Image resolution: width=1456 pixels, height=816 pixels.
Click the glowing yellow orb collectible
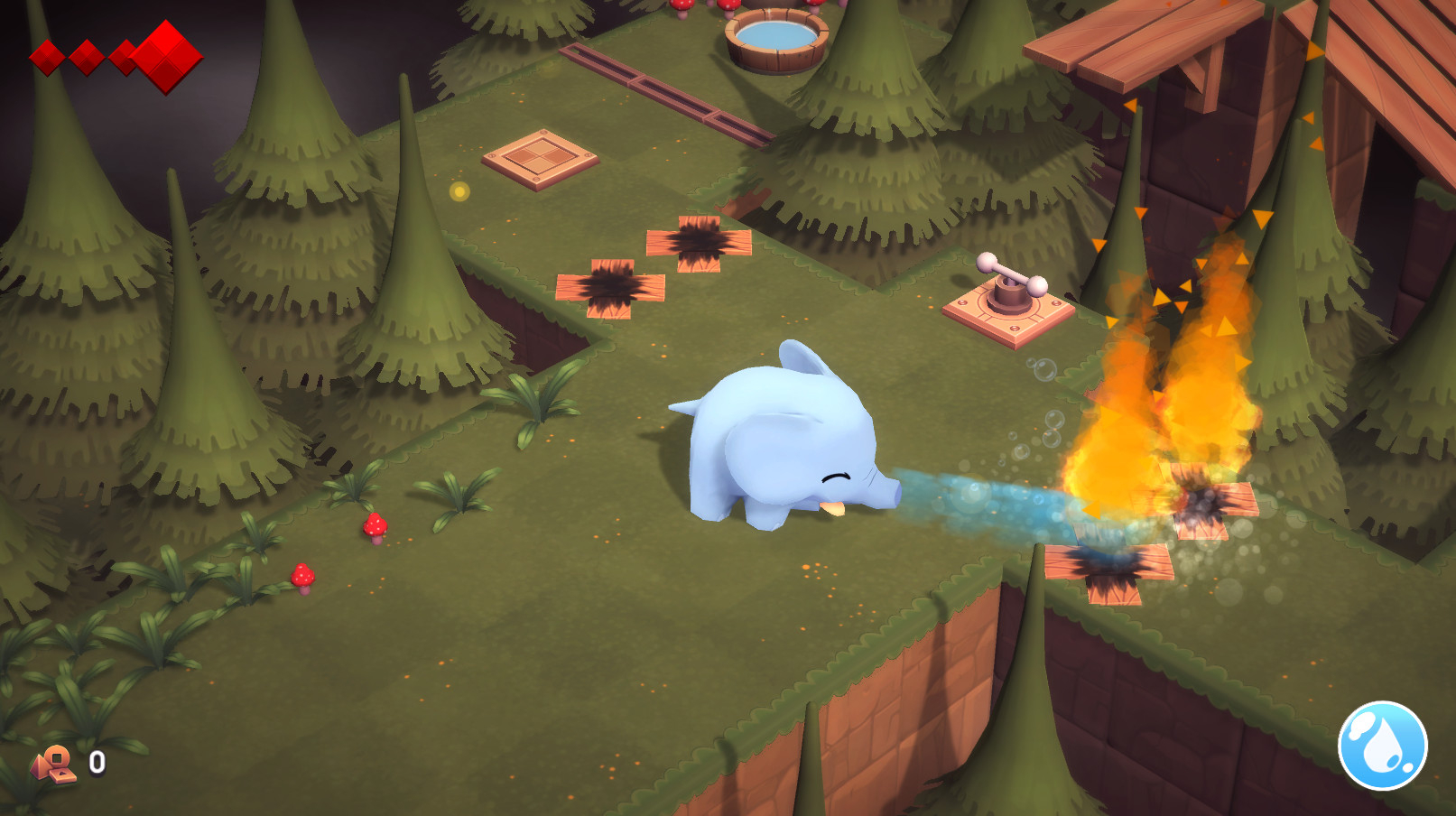click(460, 190)
